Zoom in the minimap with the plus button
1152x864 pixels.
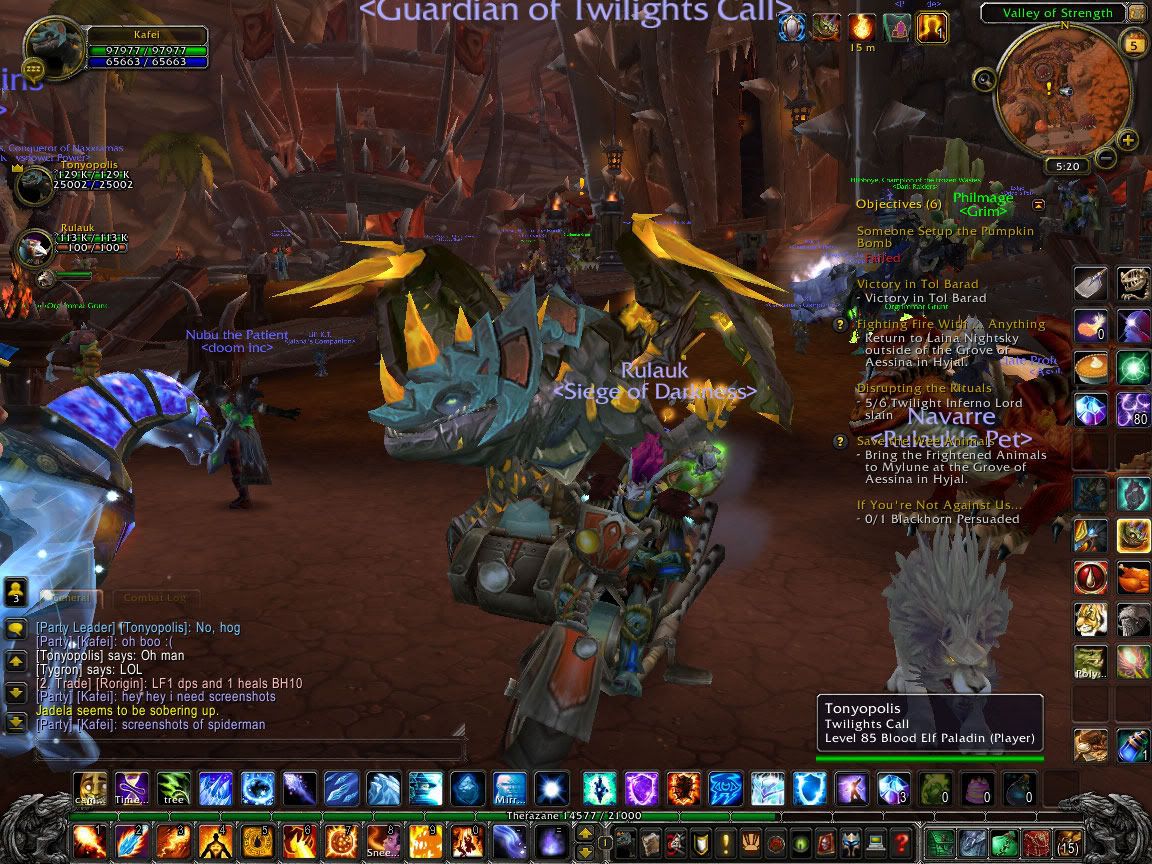click(1128, 140)
